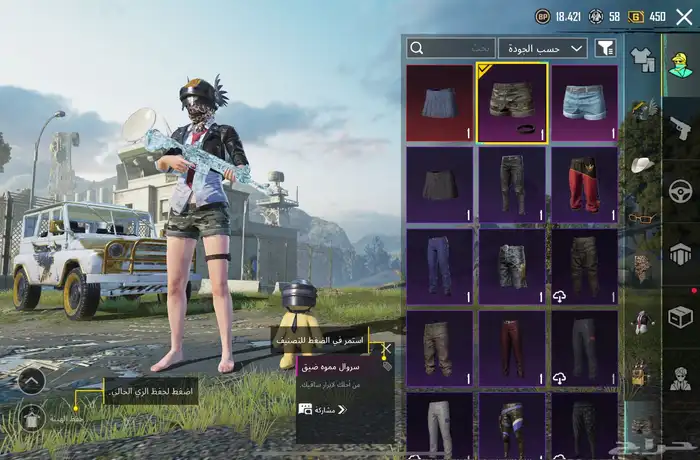This screenshot has height=460, width=700.
Task: Open the steering wheel vehicles tab
Action: click(x=680, y=190)
